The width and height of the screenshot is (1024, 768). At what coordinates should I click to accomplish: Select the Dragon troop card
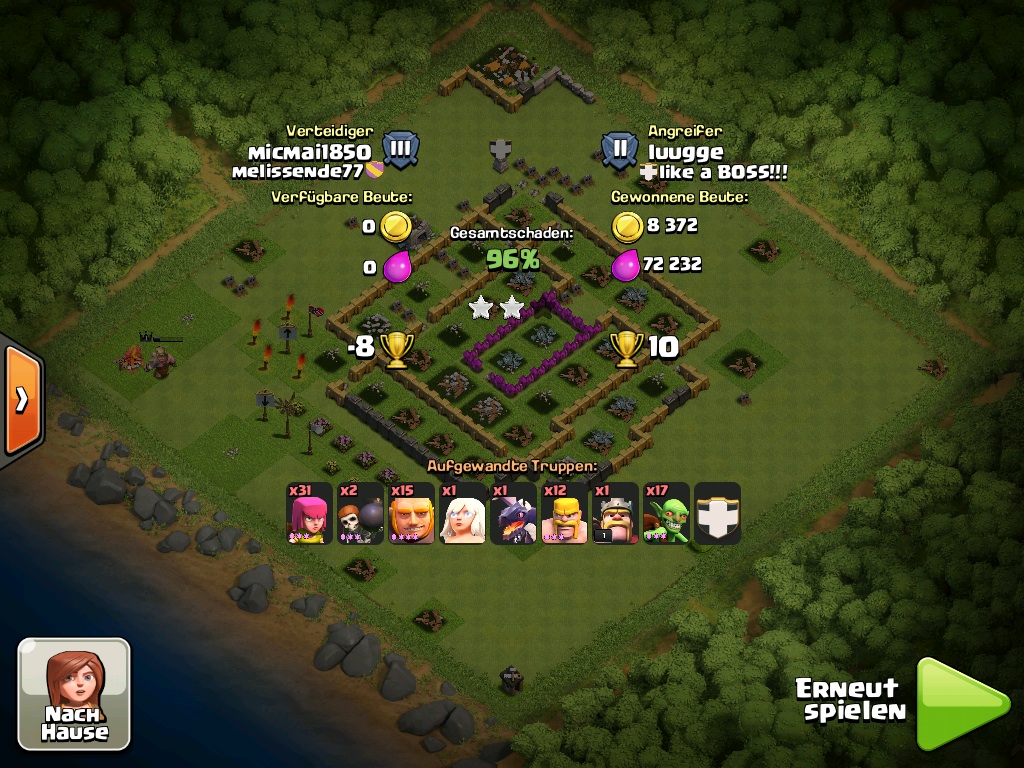tap(513, 514)
